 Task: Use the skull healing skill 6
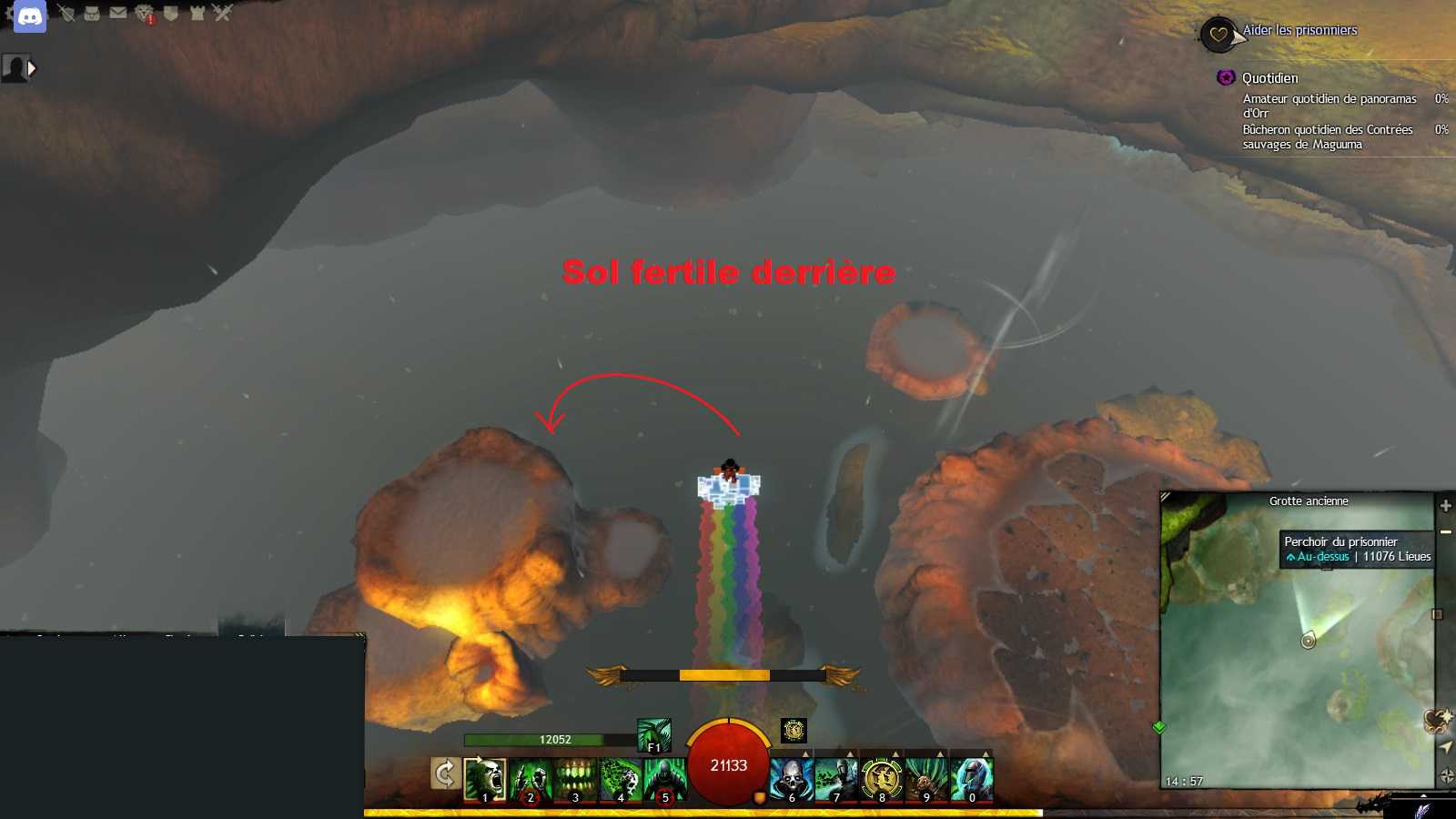tap(791, 780)
